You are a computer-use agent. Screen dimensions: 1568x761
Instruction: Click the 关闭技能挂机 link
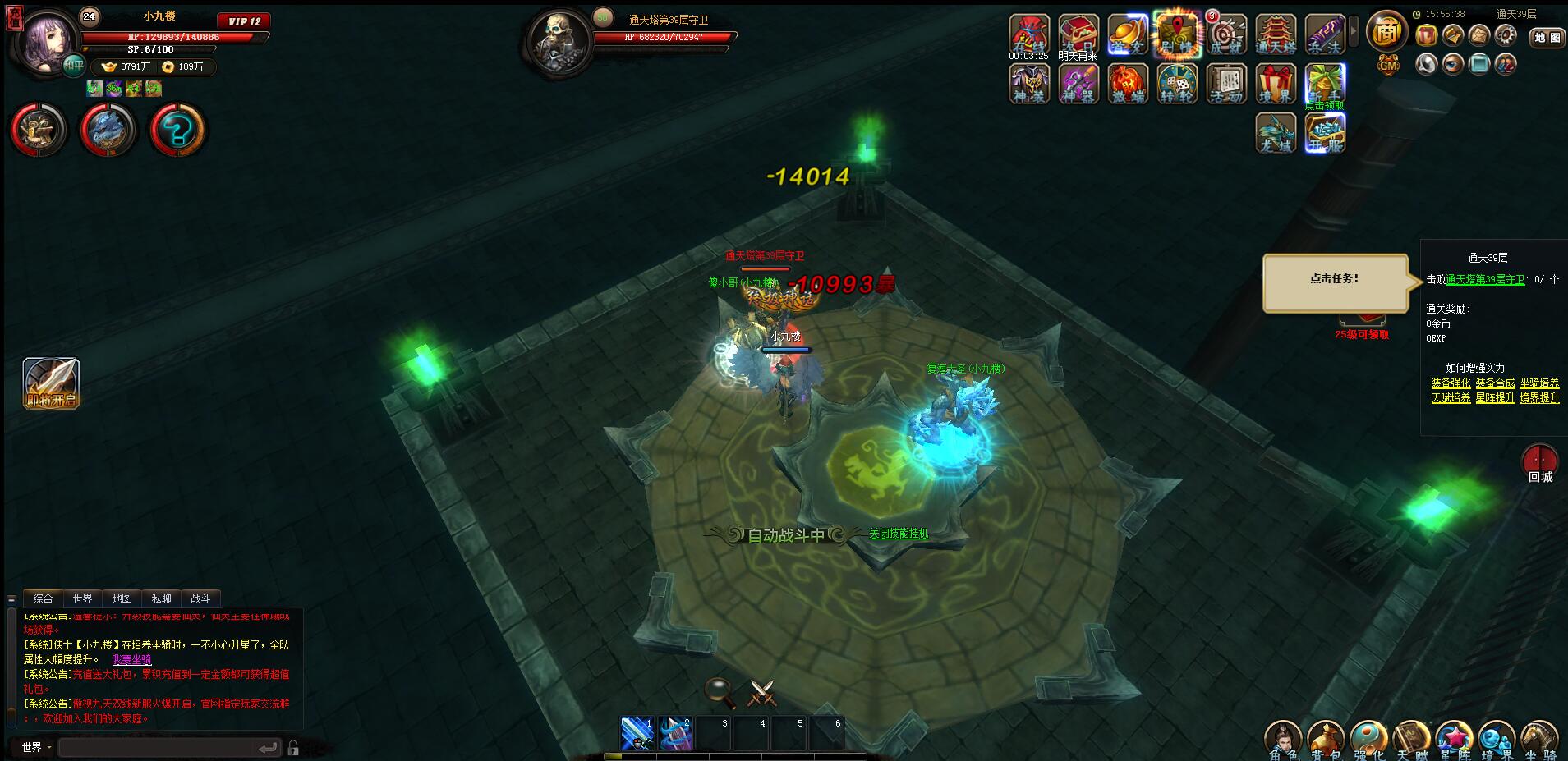(899, 534)
